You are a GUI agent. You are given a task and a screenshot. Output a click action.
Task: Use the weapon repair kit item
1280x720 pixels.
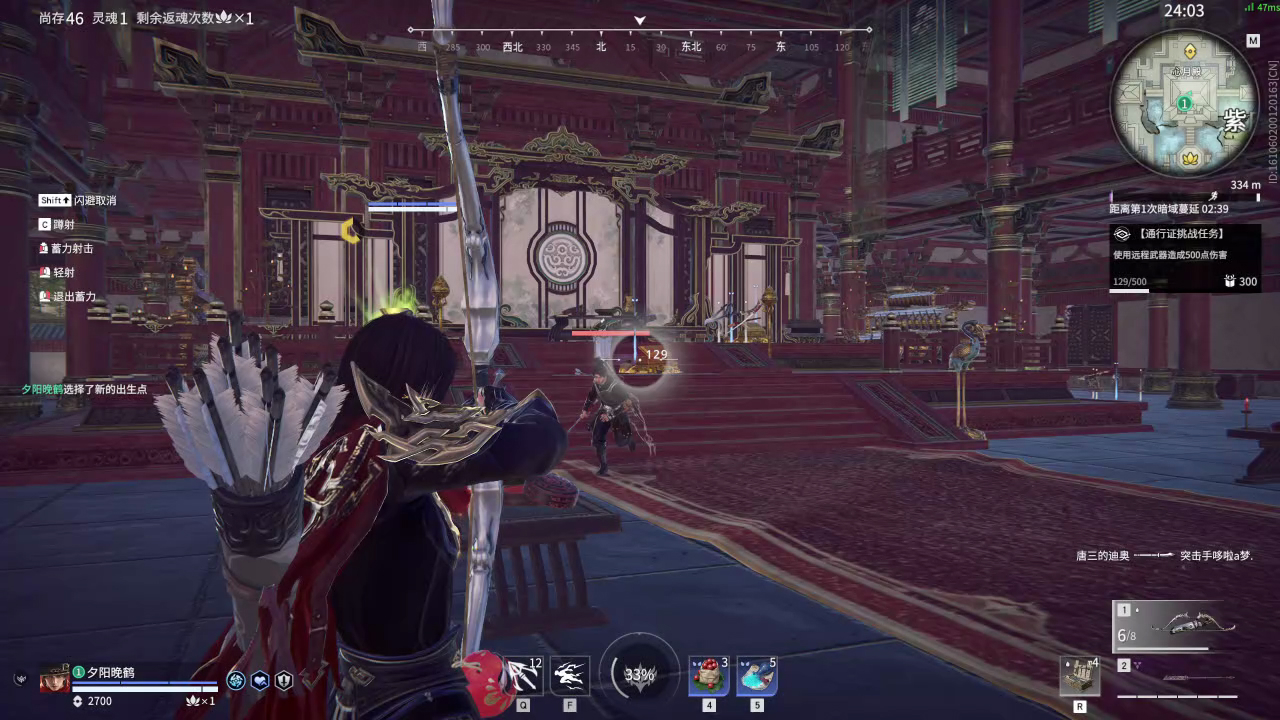click(1080, 677)
